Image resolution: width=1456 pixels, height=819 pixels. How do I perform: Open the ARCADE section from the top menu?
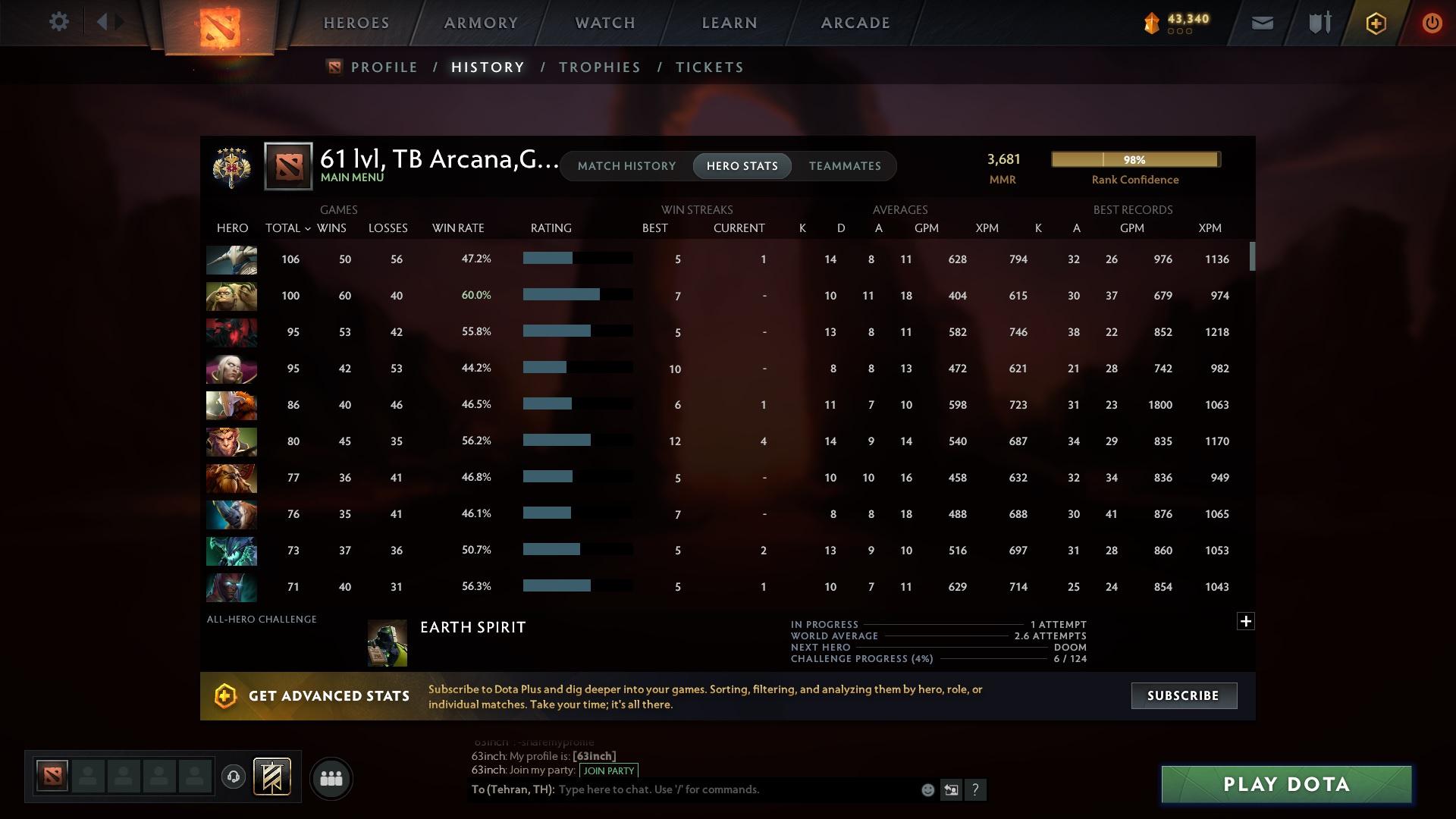pos(854,23)
